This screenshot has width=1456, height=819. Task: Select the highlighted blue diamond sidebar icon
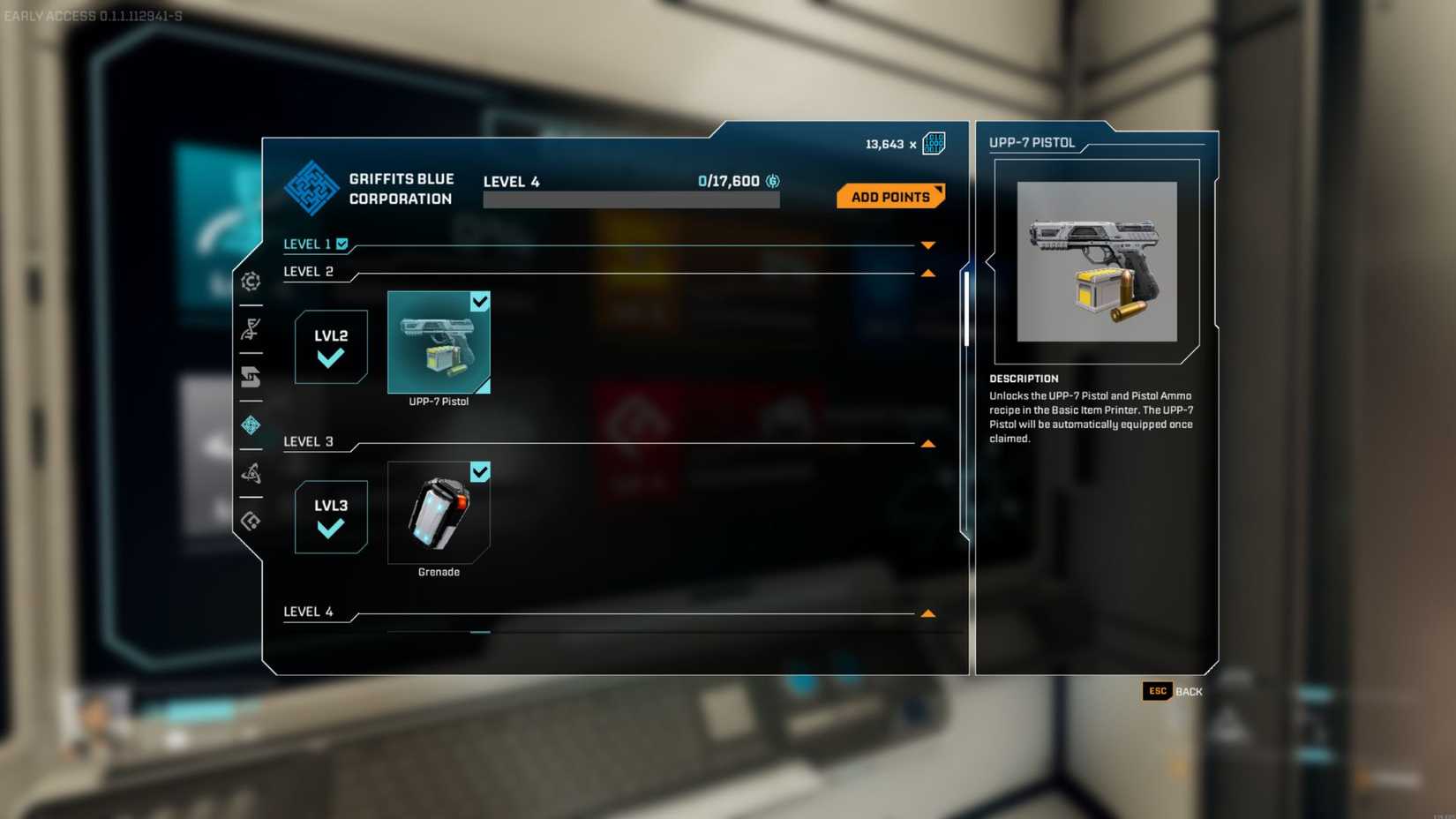coord(251,426)
